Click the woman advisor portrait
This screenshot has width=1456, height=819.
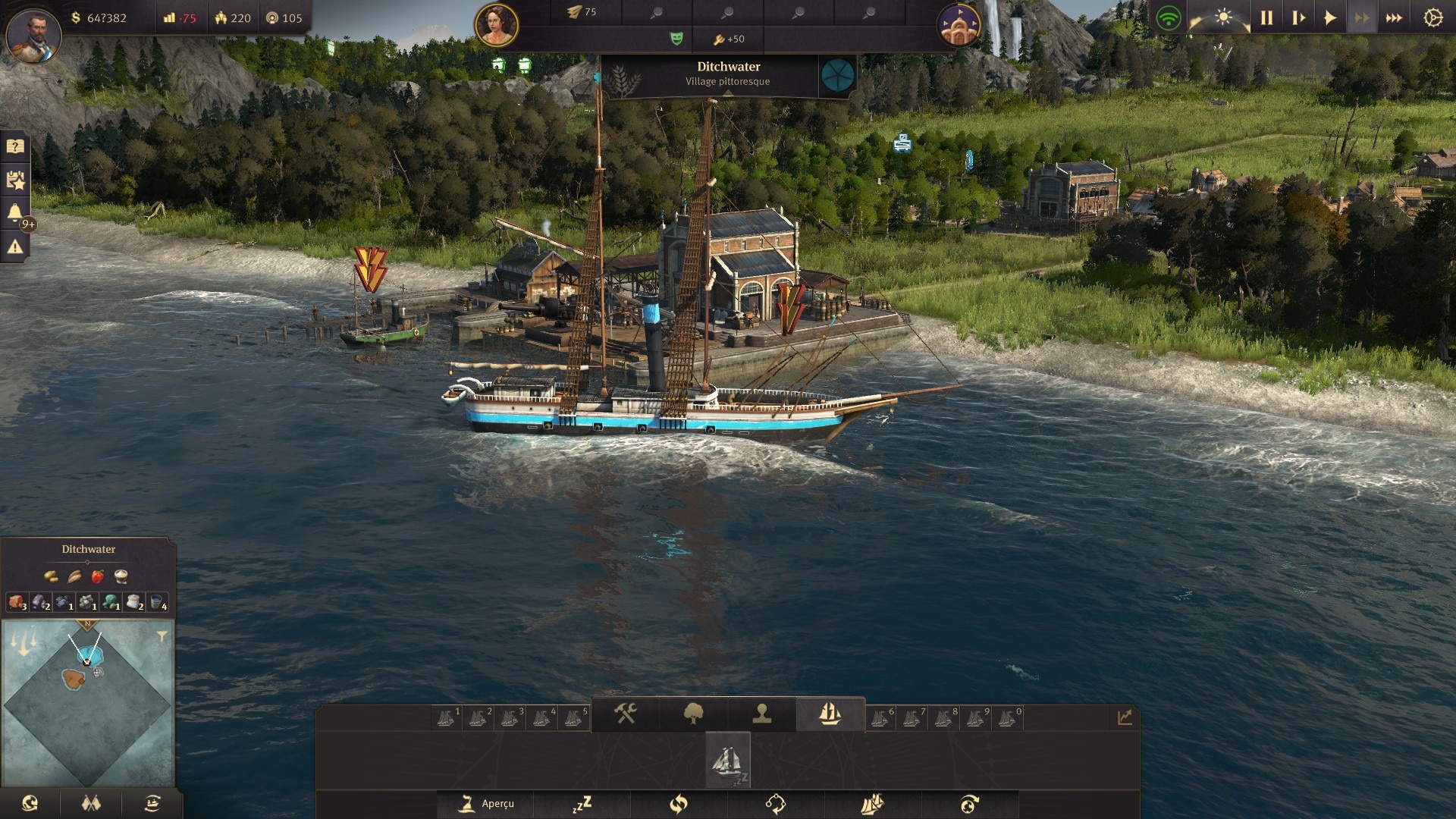pos(497,24)
